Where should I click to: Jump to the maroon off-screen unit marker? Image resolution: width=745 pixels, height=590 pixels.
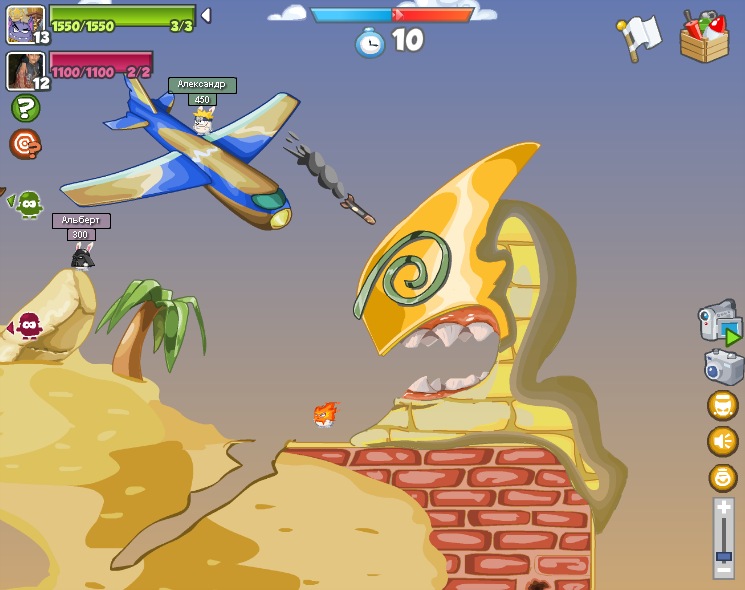click(27, 326)
